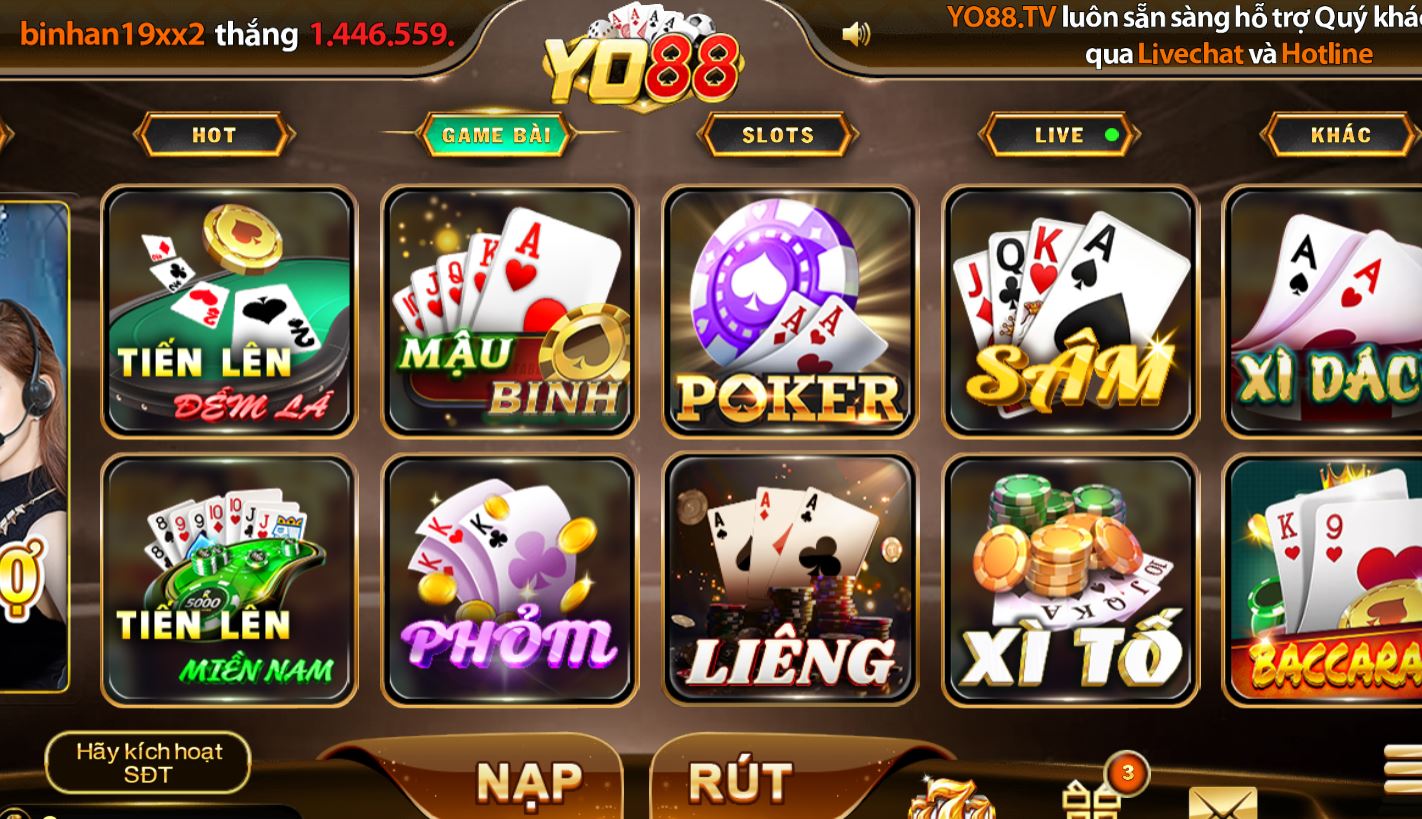Select the LIVE tab
The height and width of the screenshot is (819, 1422).
pos(1058,135)
